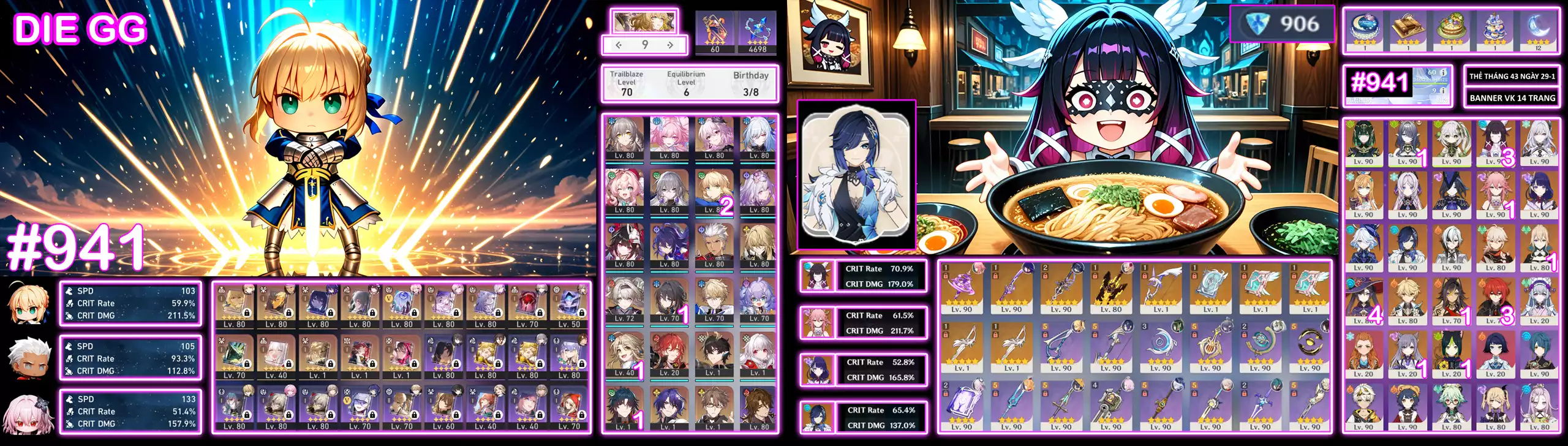The height and width of the screenshot is (446, 1568).
Task: Choose the purple Kagura's Verity catalyst weapon
Action: click(x=962, y=287)
